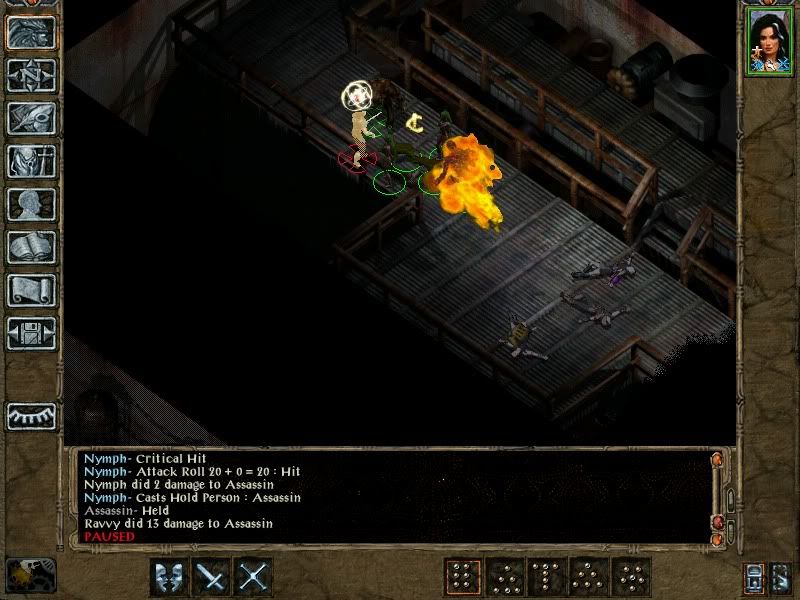This screenshot has height=600, width=800.
Task: Activate the guard shield action button
Action: pyautogui.click(x=169, y=577)
